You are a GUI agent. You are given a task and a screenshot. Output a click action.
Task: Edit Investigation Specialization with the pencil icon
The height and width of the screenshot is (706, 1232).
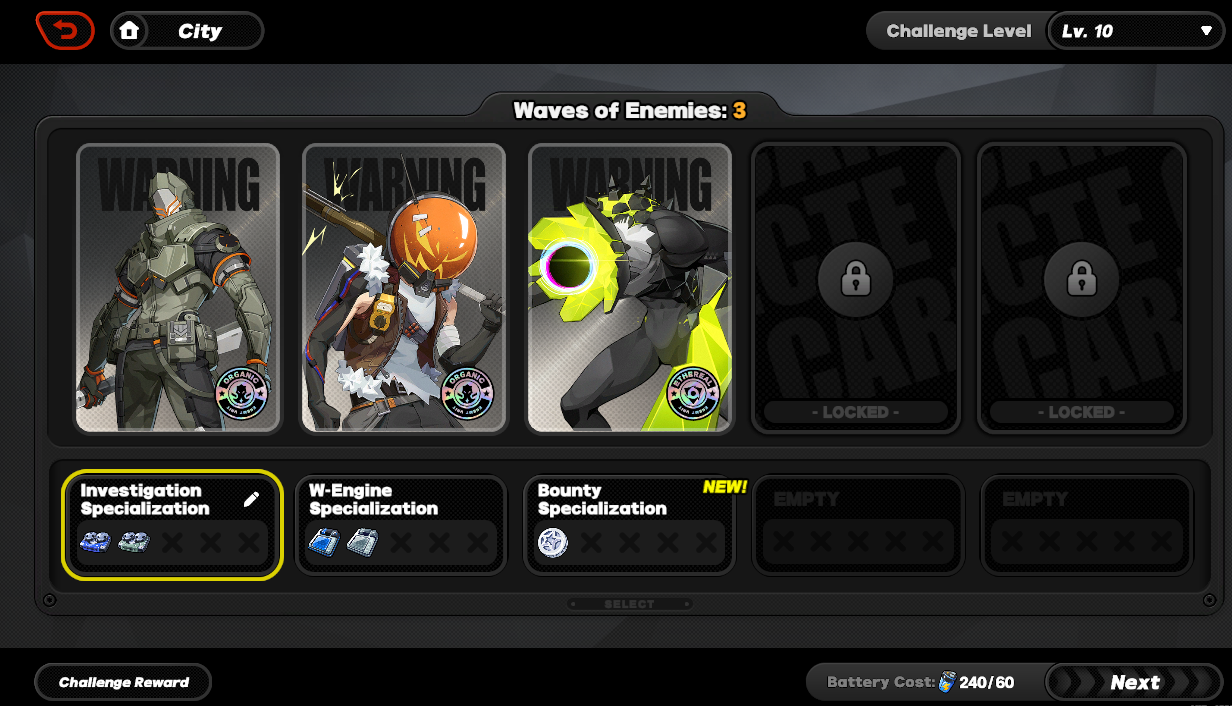[x=251, y=499]
